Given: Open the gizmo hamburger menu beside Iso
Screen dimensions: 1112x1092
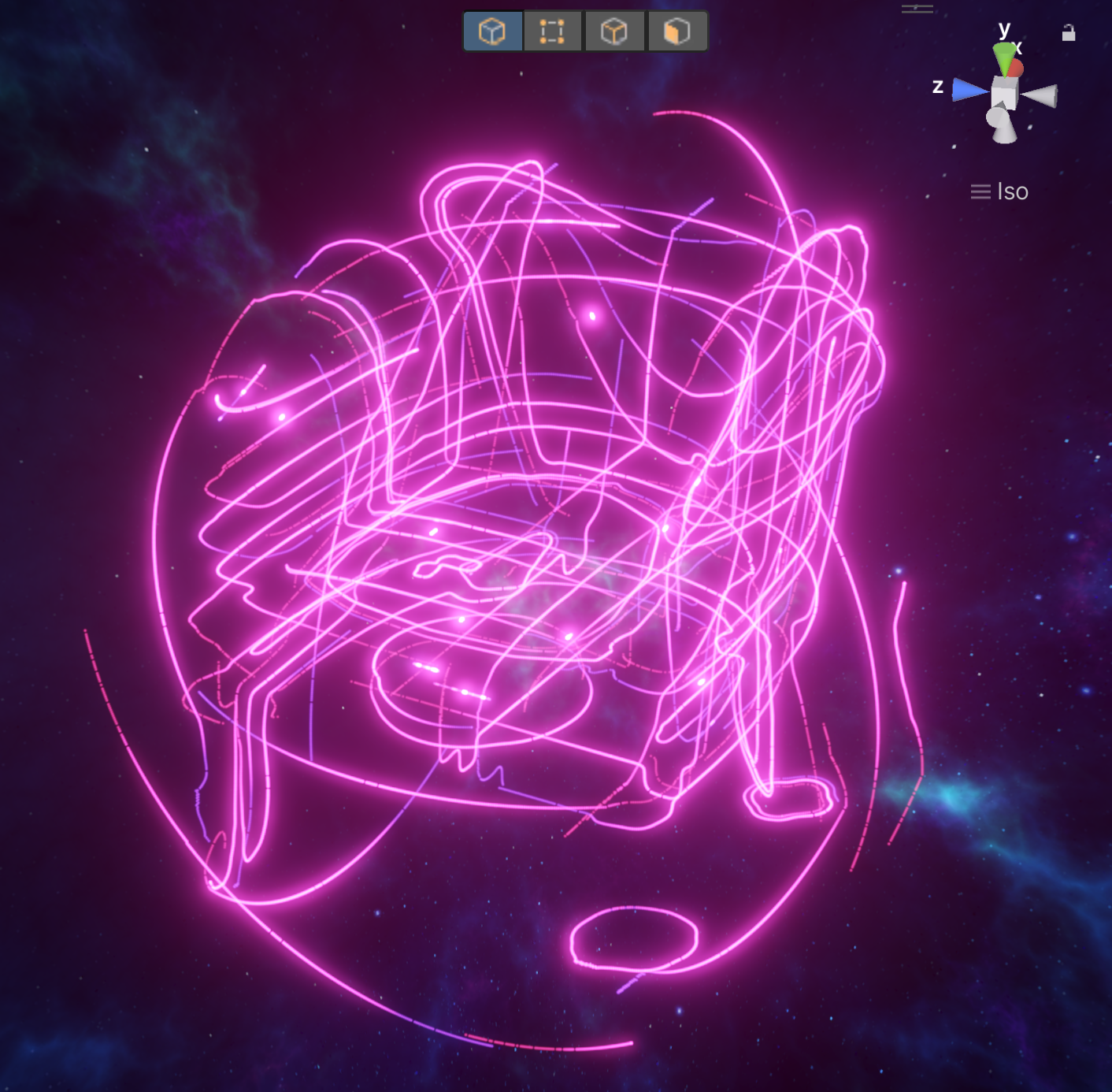Looking at the screenshot, I should pyautogui.click(x=980, y=191).
